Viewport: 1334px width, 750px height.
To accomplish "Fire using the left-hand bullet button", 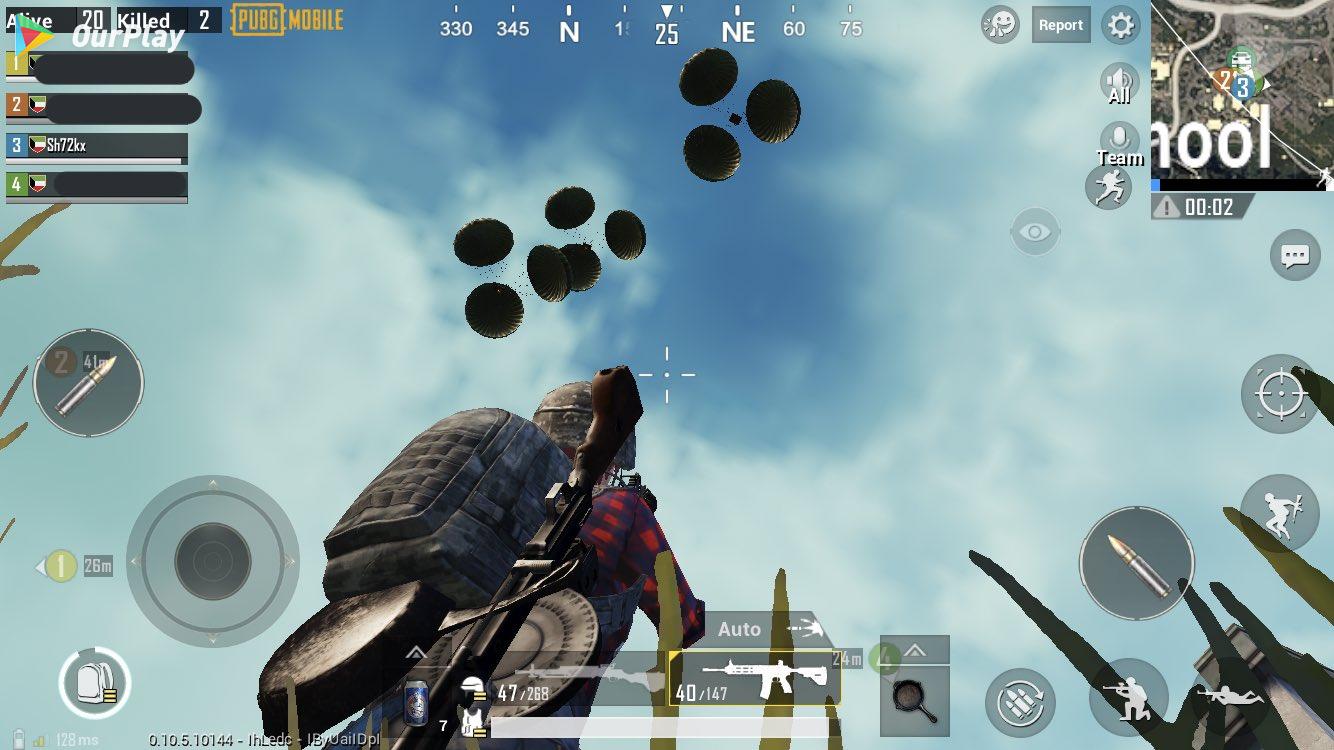I will [88, 383].
